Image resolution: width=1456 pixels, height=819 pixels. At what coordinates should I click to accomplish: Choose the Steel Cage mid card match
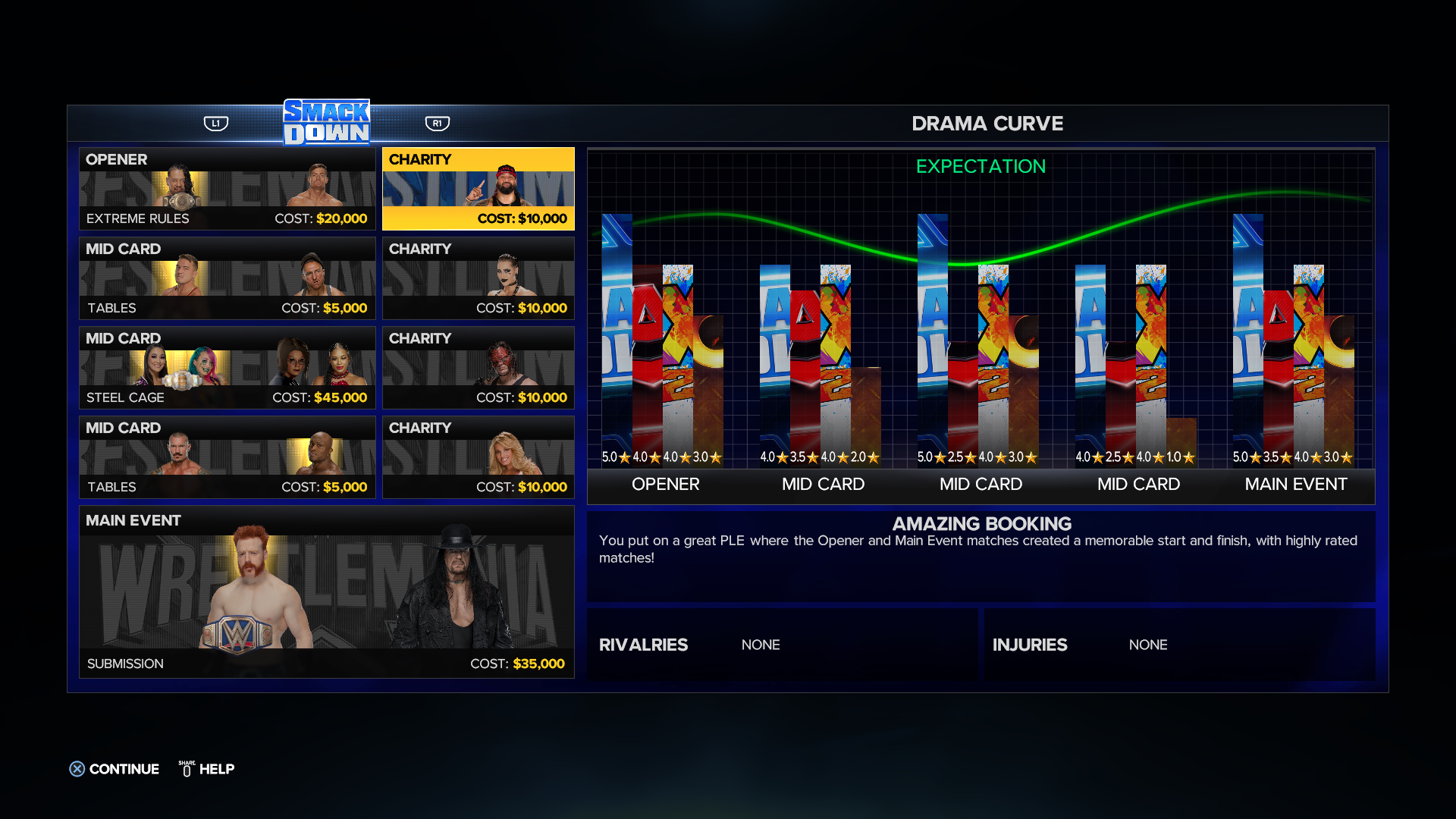tap(227, 368)
